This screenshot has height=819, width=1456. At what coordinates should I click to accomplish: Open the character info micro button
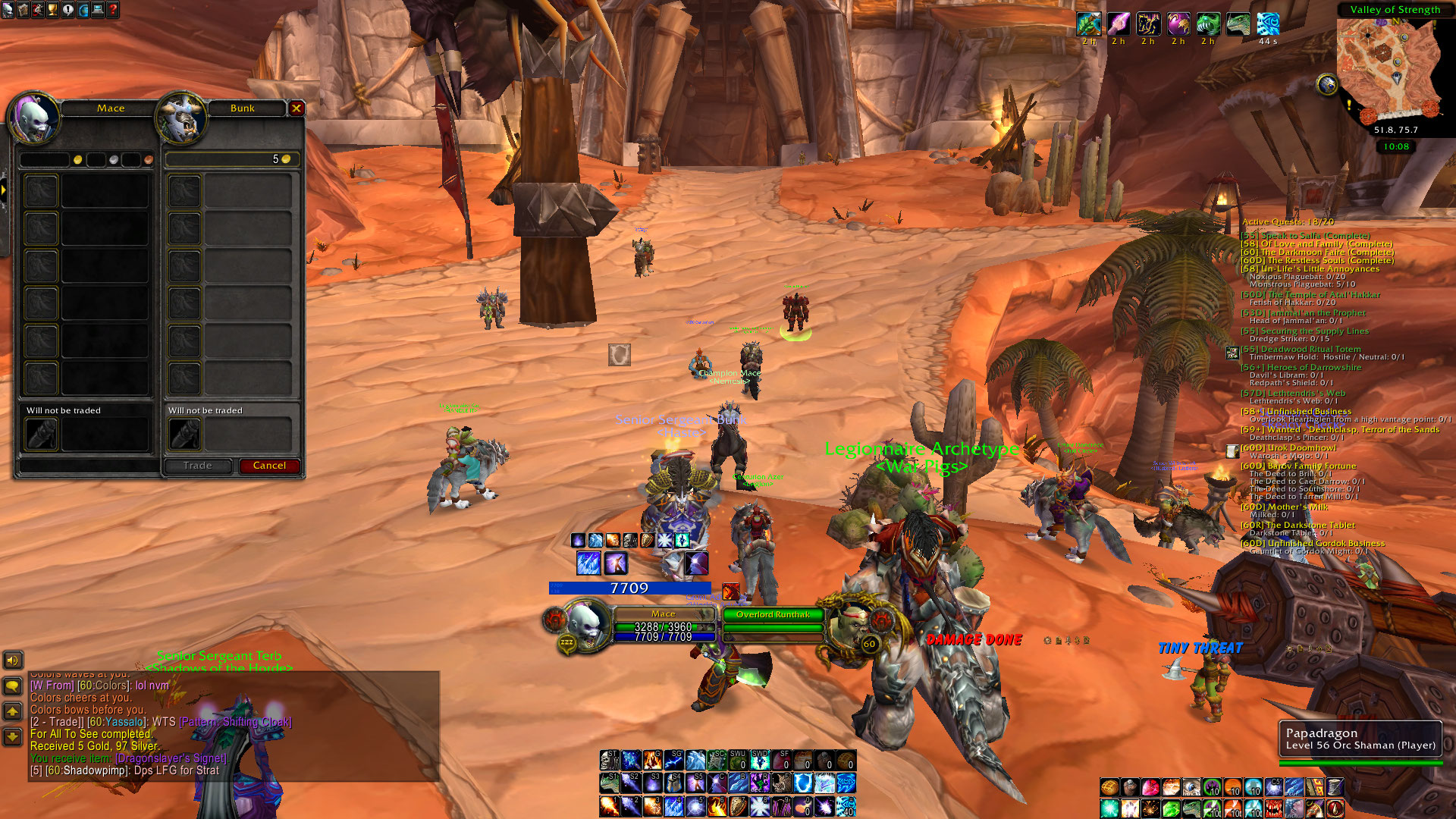pos(8,10)
